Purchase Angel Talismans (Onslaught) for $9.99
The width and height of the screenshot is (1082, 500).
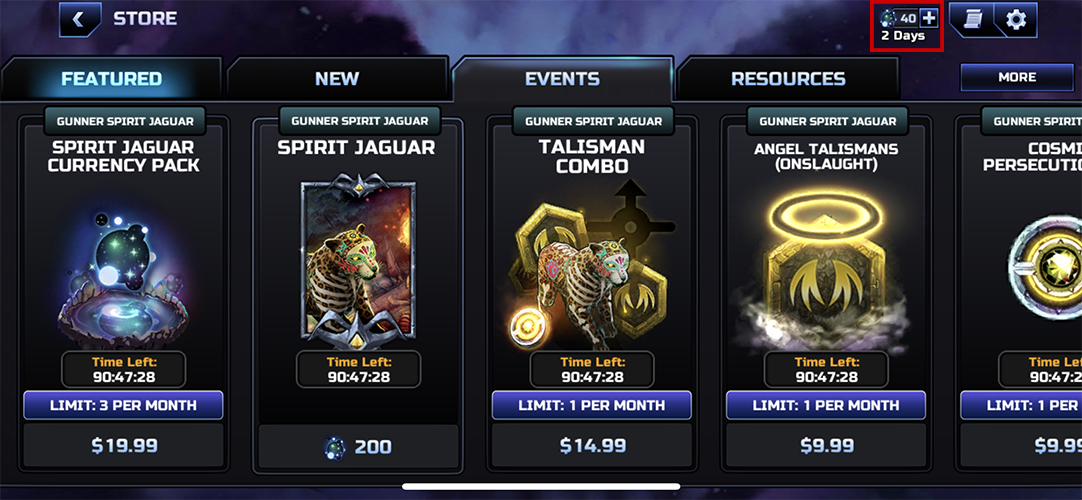click(x=826, y=446)
